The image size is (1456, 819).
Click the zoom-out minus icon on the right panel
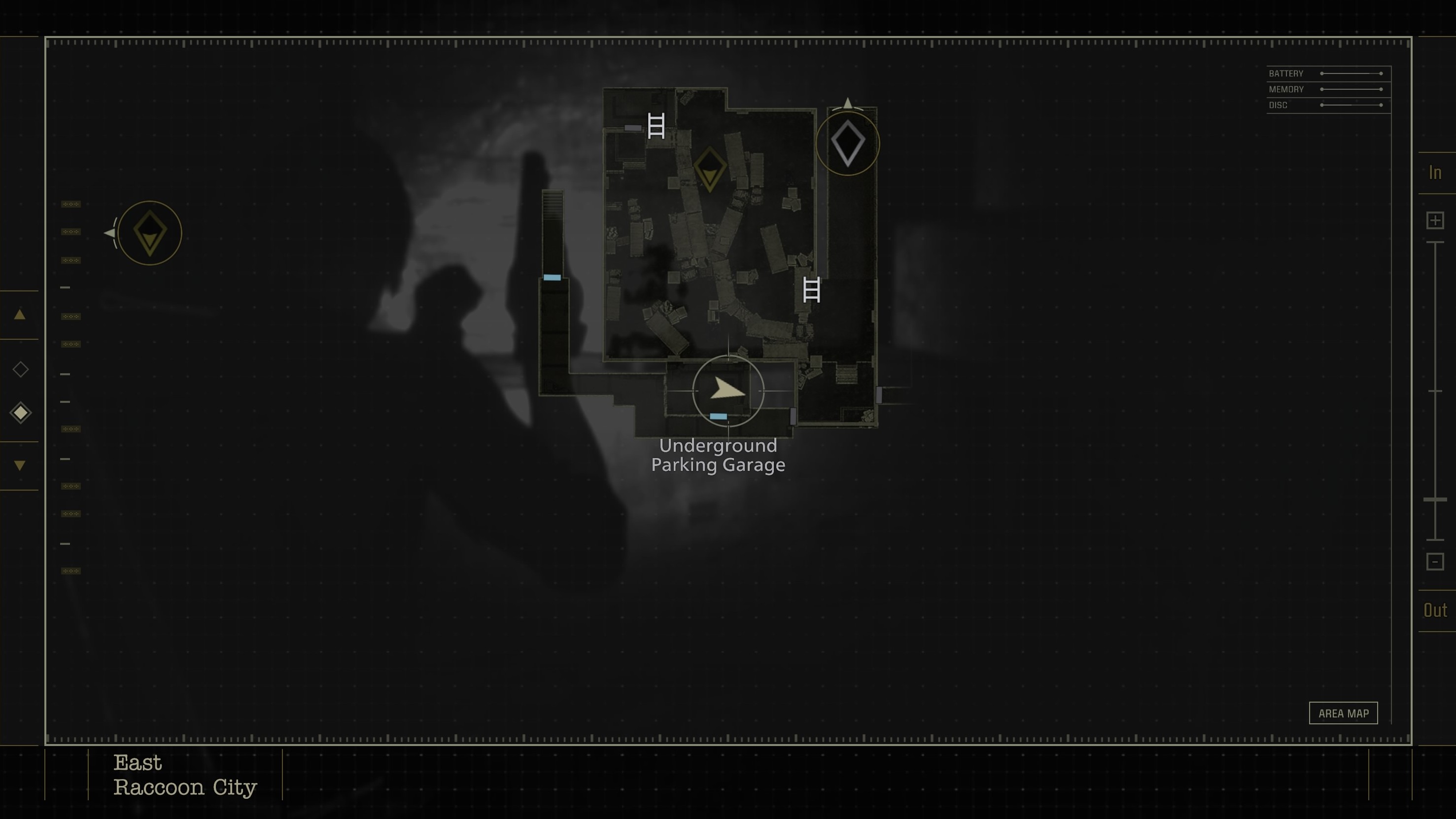tap(1435, 561)
